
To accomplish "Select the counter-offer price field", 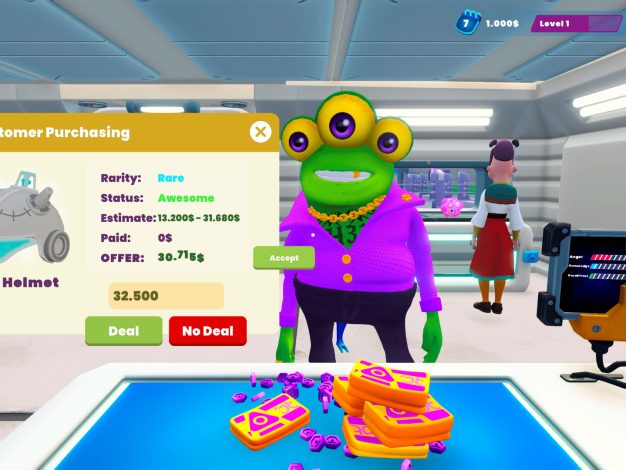I will [x=166, y=296].
